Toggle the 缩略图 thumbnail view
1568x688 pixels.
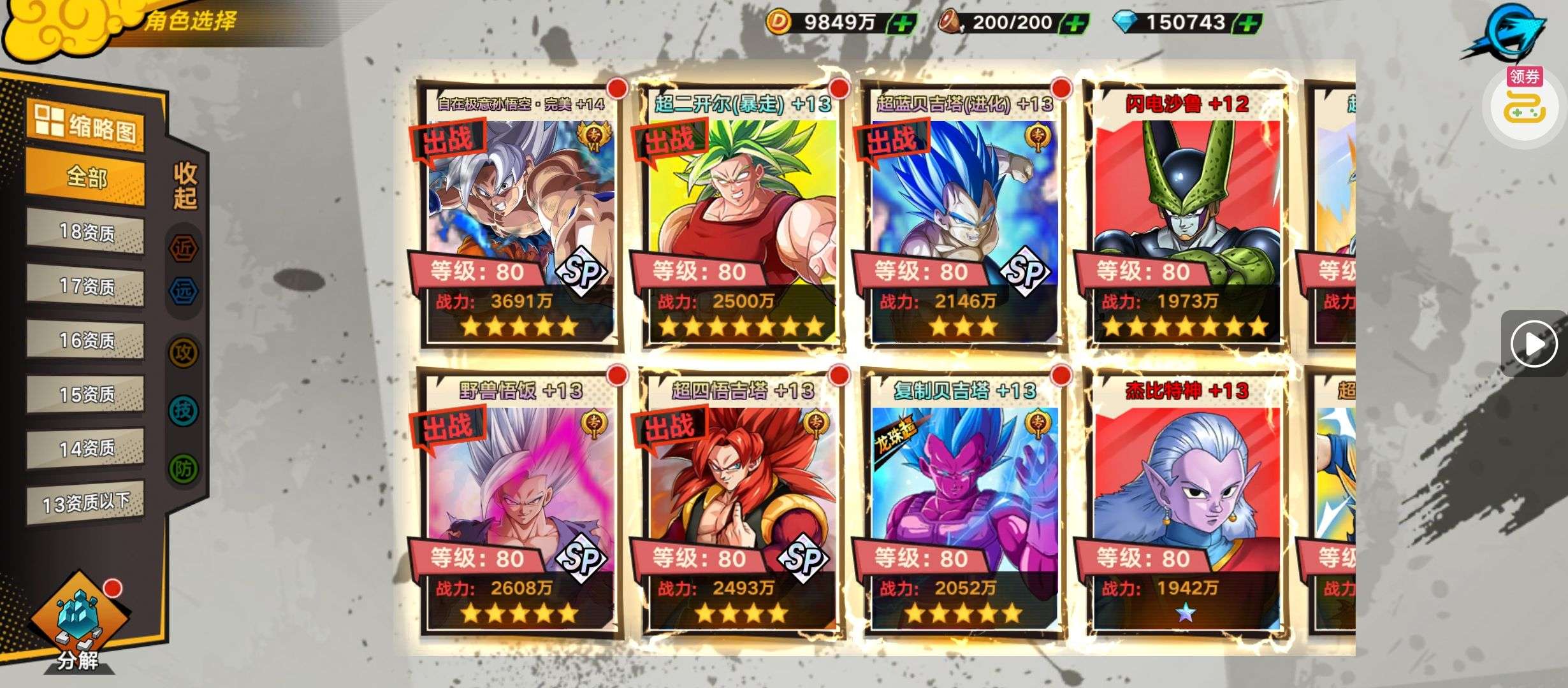85,126
